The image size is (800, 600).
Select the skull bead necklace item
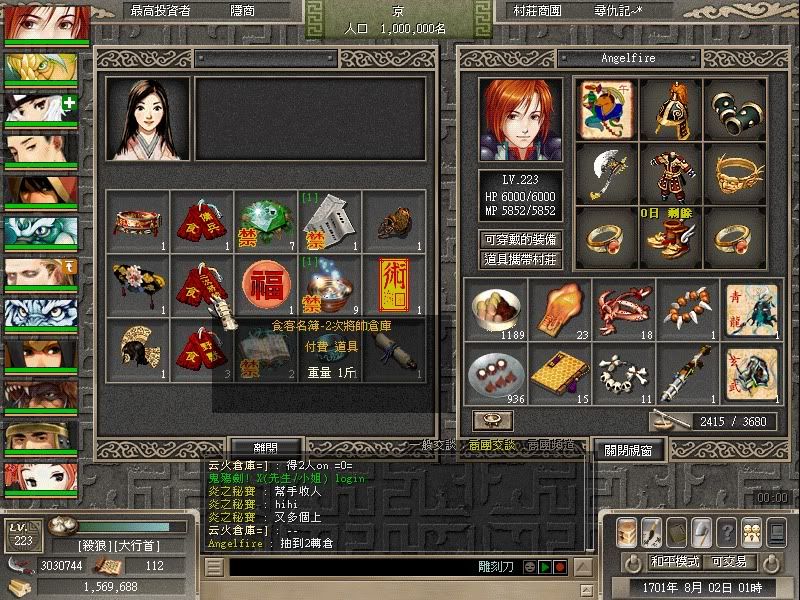point(620,372)
